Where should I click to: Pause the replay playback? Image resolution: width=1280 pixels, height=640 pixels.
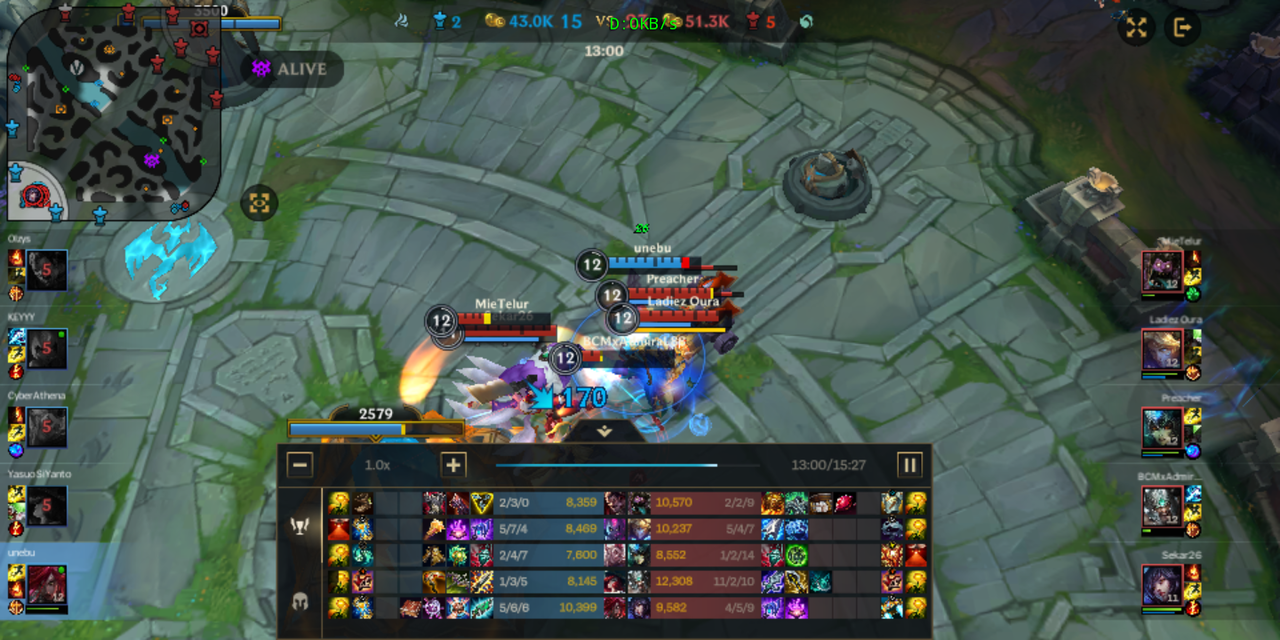[909, 465]
